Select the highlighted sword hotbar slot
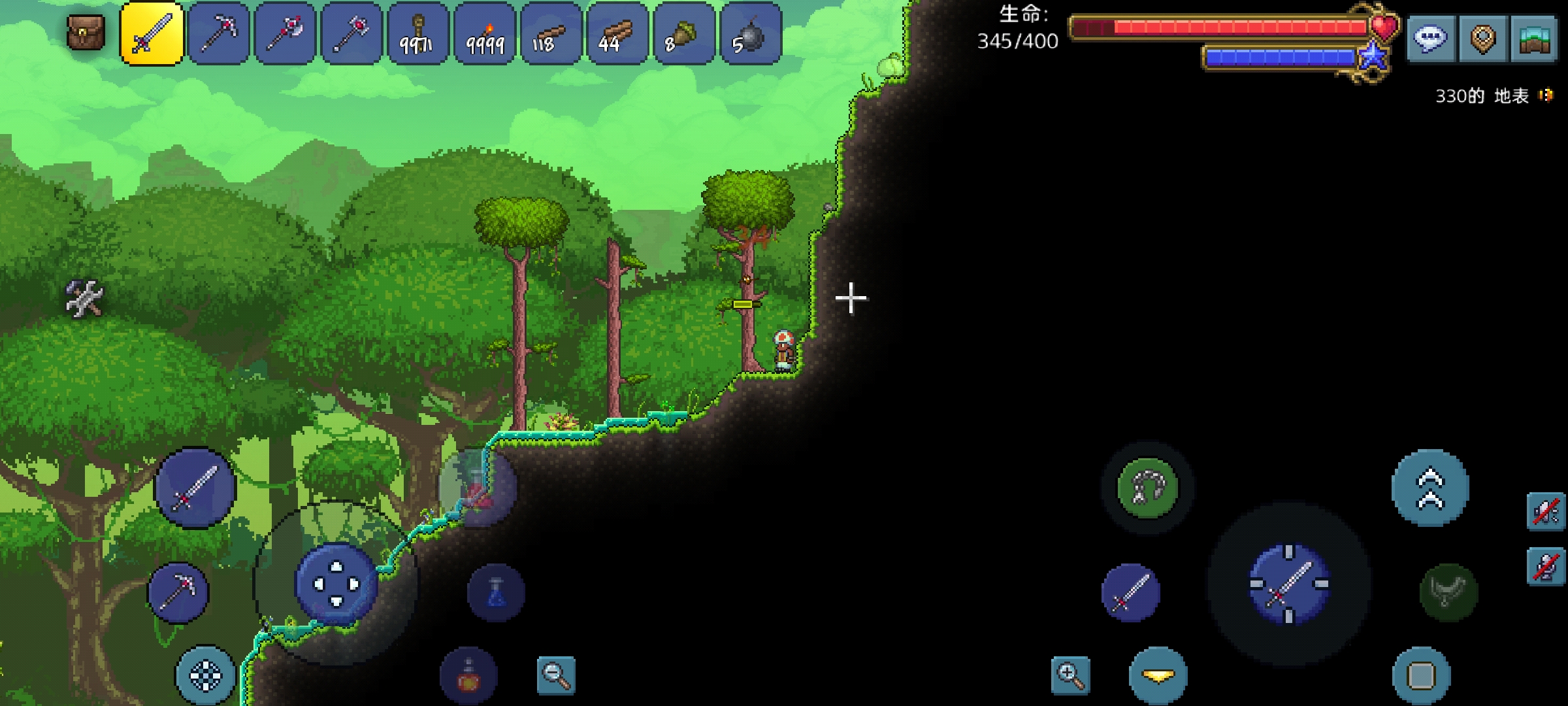This screenshot has height=706, width=1568. pos(152,34)
